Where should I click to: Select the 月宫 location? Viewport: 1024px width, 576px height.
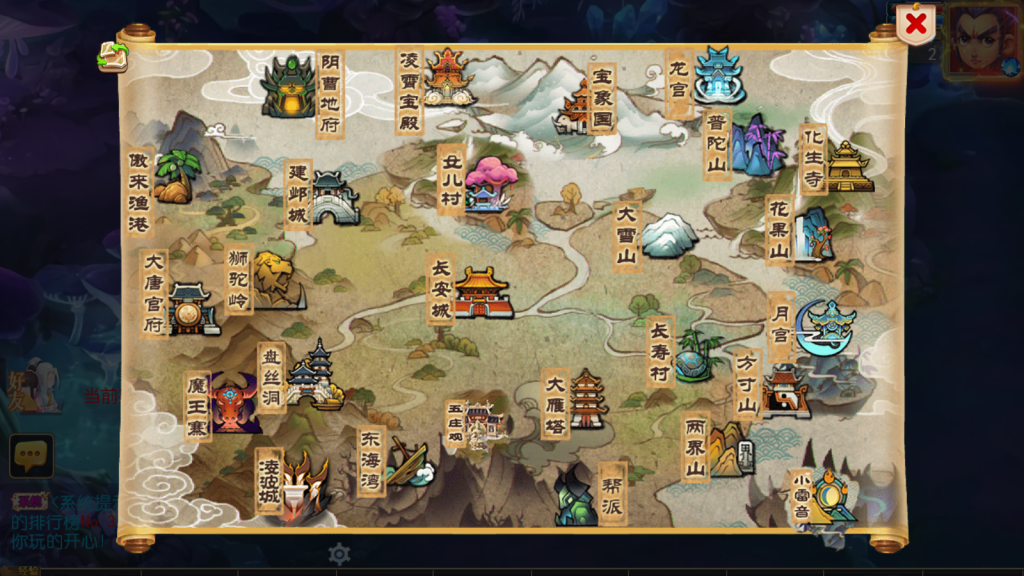click(824, 326)
